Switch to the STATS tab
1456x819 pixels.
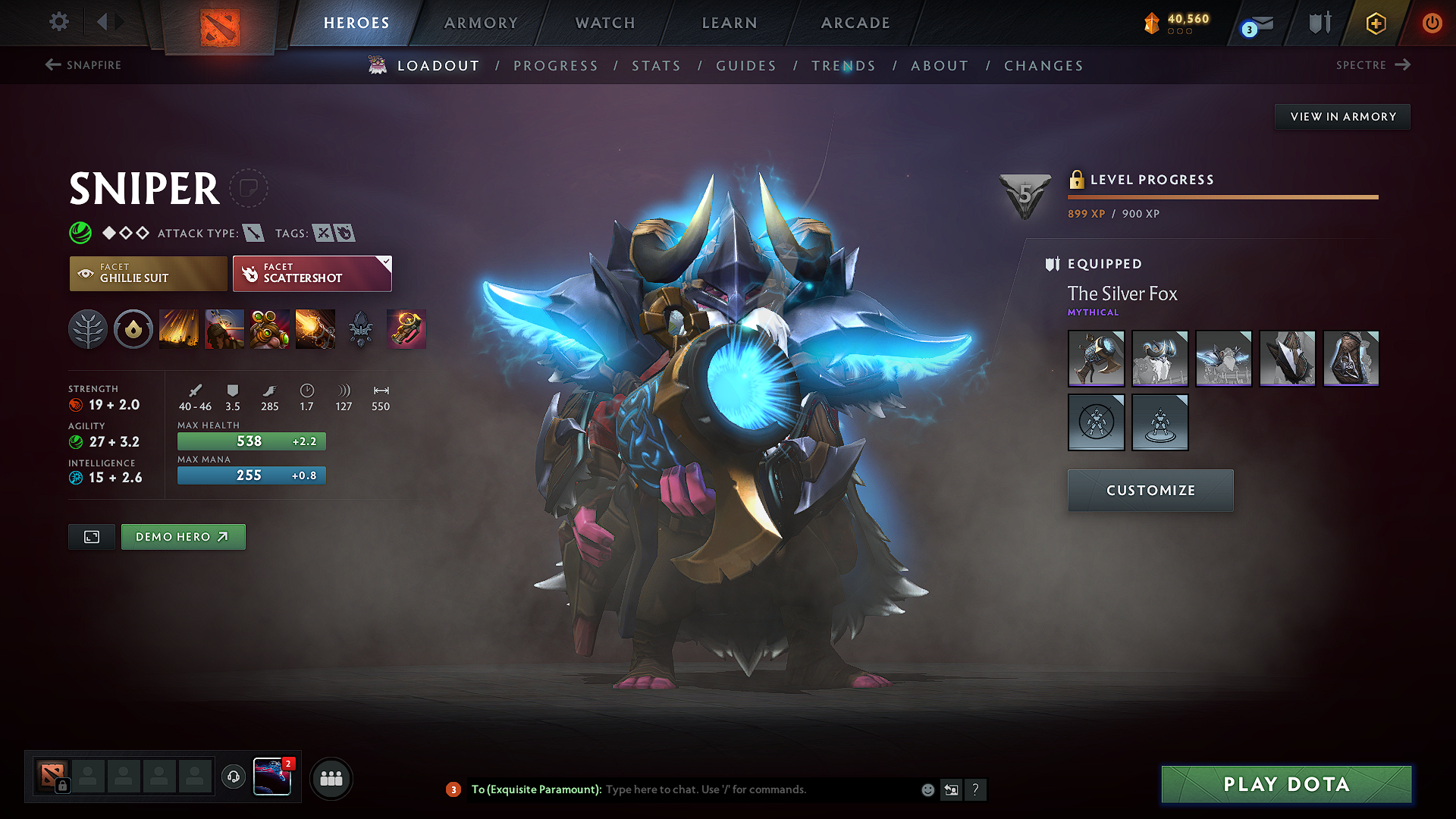pyautogui.click(x=657, y=66)
